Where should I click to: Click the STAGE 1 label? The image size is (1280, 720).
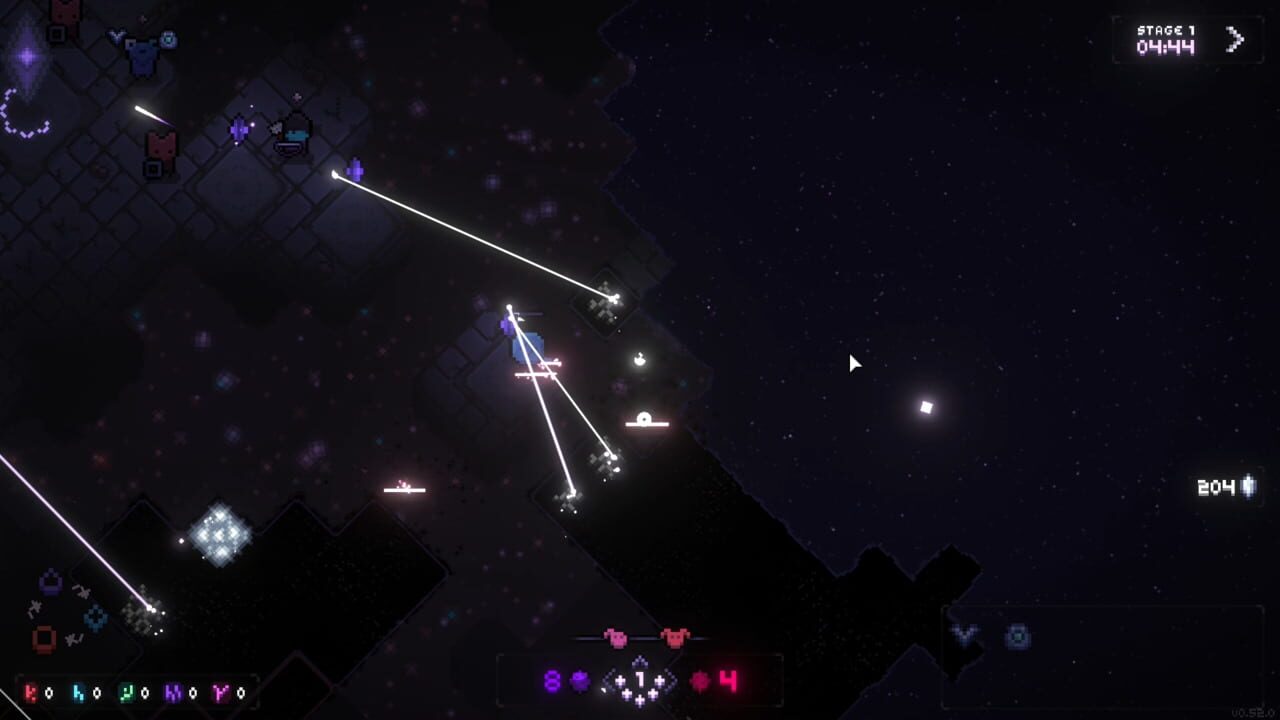coord(1166,31)
